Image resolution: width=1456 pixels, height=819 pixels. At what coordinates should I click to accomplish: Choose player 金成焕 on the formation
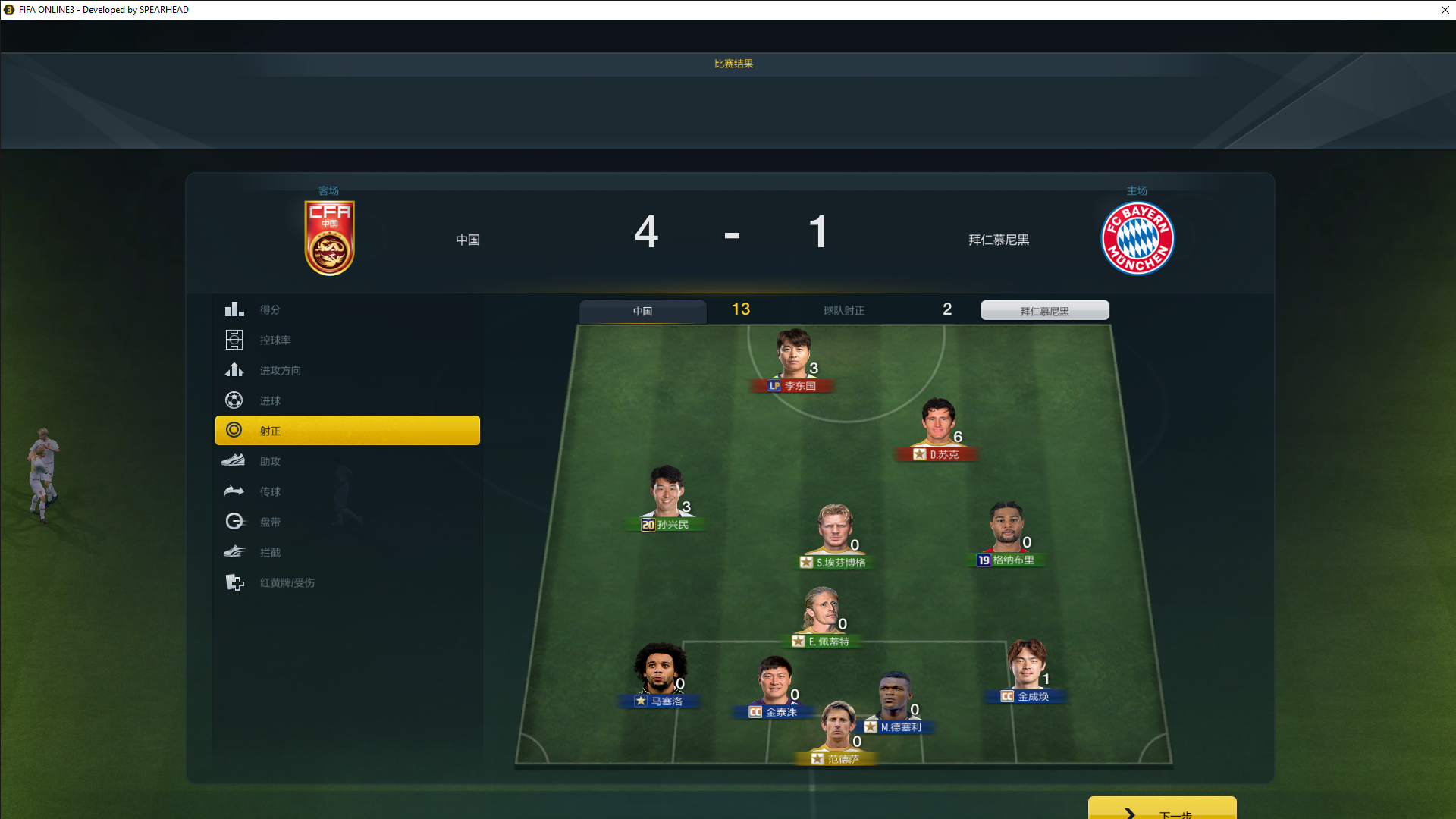point(1027,669)
